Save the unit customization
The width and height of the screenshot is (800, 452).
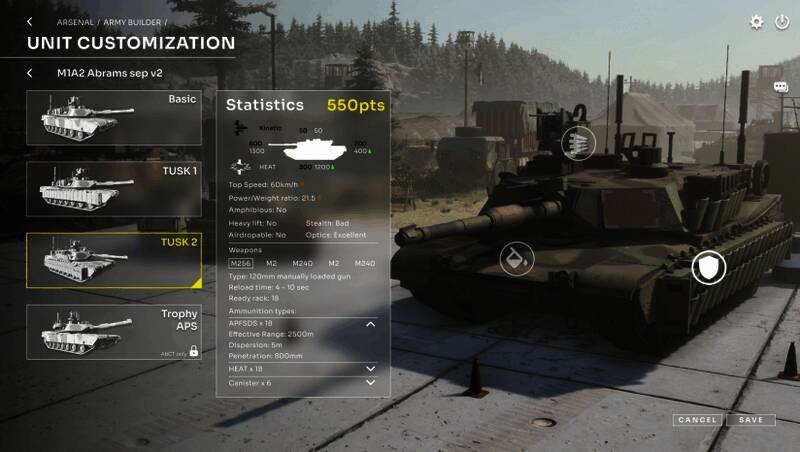[x=751, y=420]
